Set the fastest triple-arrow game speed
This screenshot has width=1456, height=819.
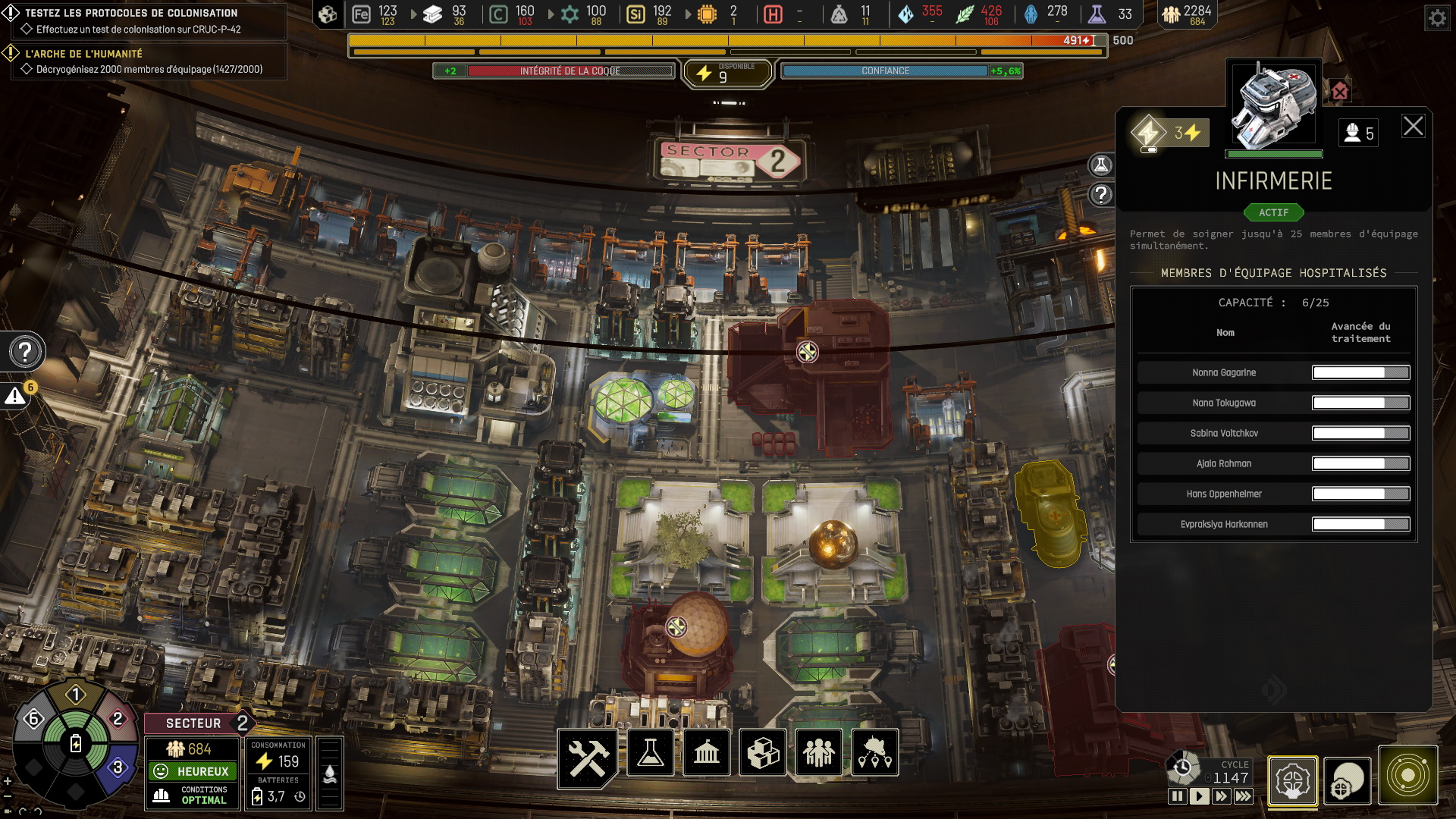(x=1244, y=796)
